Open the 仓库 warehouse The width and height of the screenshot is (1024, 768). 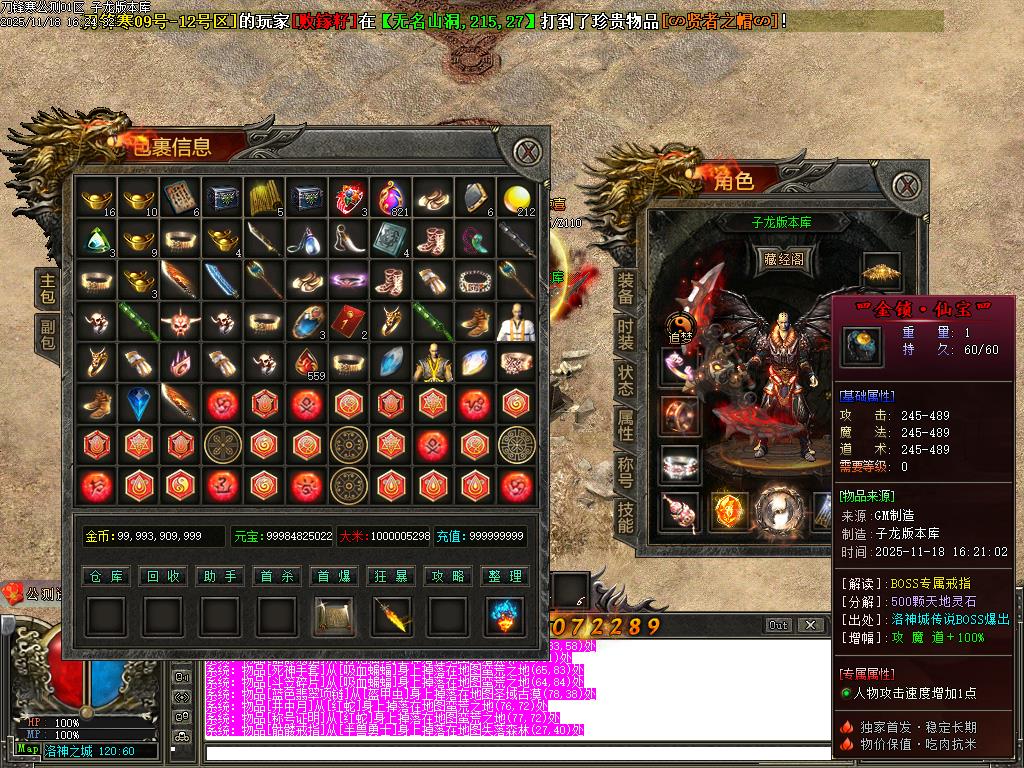[x=105, y=577]
